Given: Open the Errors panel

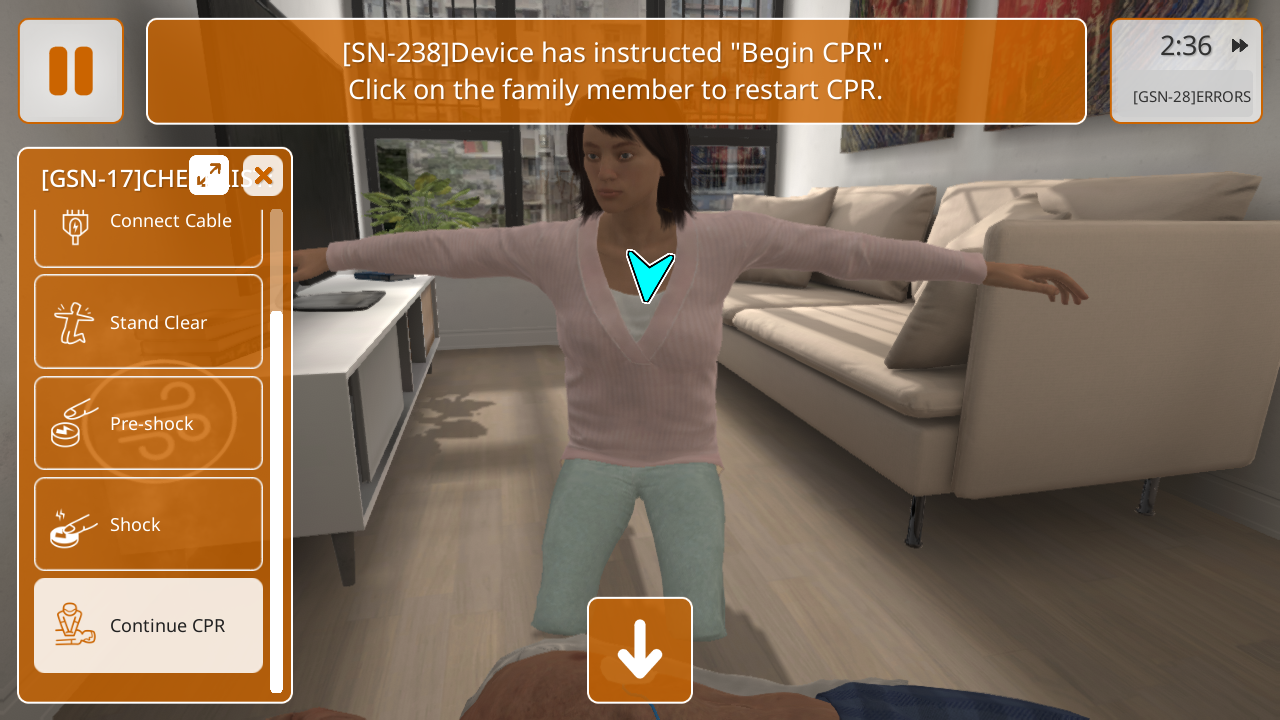Looking at the screenshot, I should tap(1191, 97).
